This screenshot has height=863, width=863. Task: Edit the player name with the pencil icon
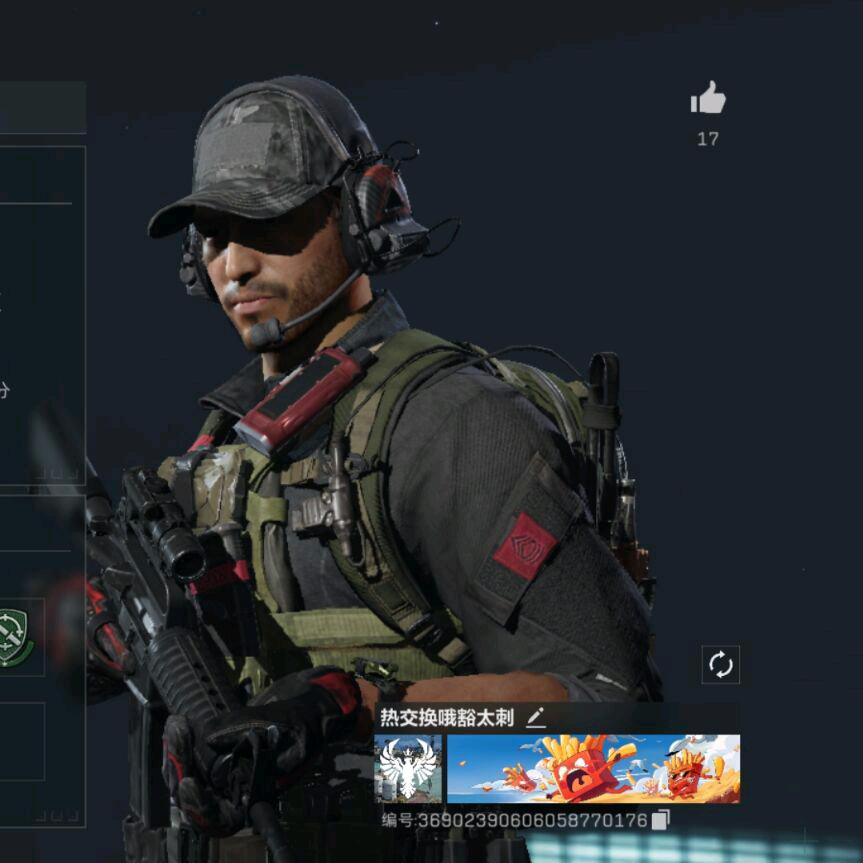pyautogui.click(x=536, y=716)
